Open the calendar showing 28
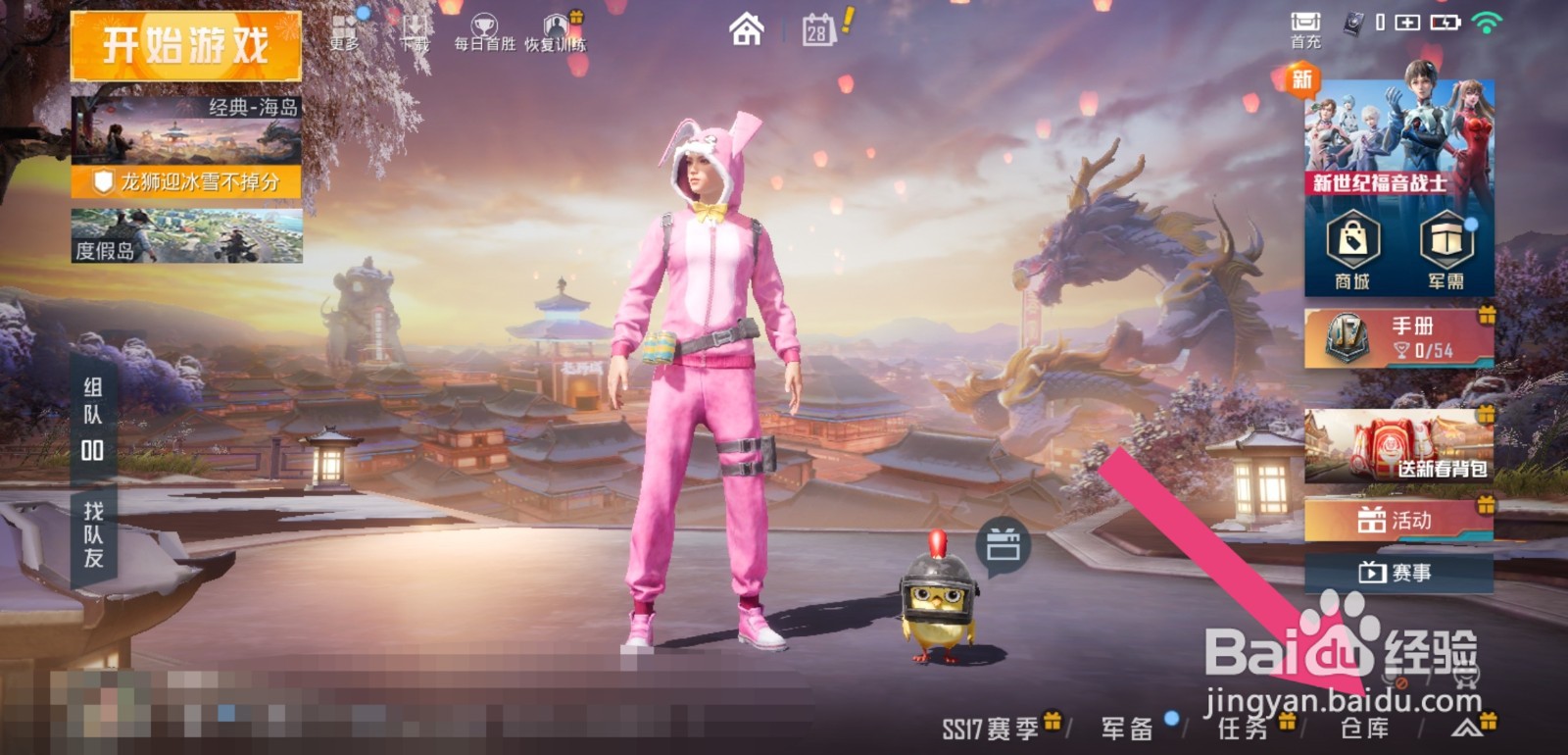The image size is (1568, 755). (x=818, y=32)
